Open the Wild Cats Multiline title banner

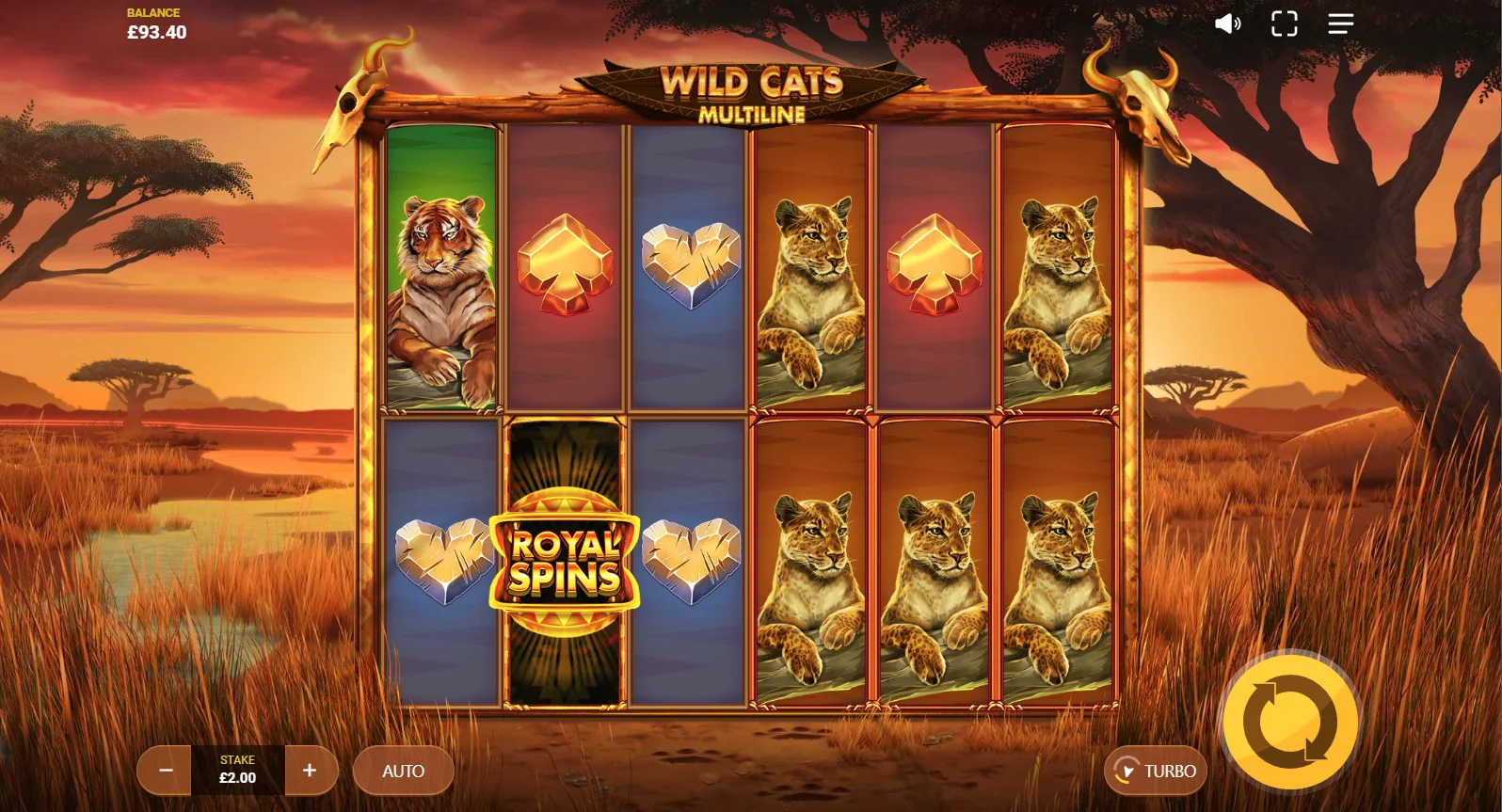[x=750, y=89]
